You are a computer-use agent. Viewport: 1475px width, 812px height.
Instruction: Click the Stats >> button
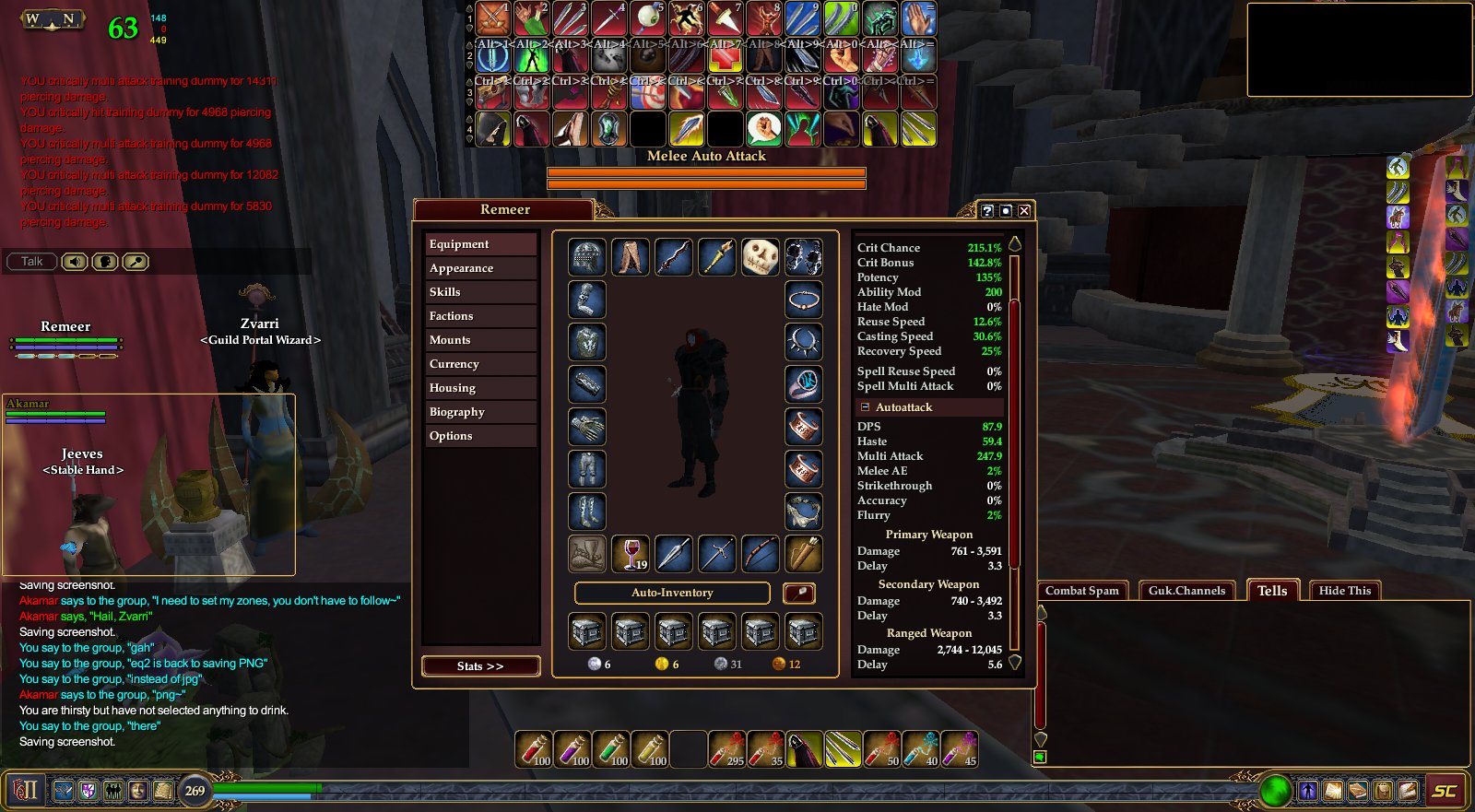(x=480, y=666)
